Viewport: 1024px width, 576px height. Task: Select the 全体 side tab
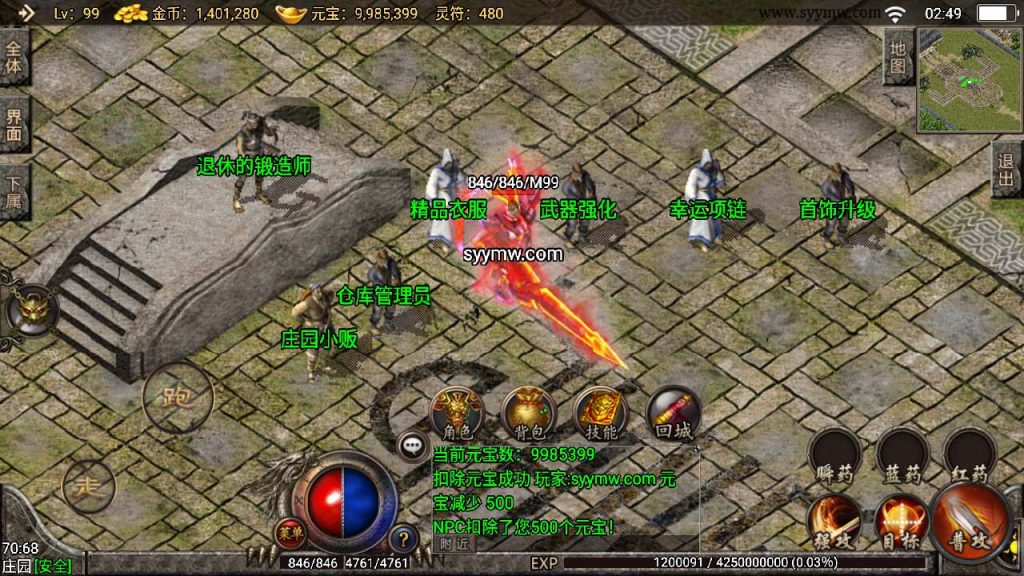click(14, 56)
